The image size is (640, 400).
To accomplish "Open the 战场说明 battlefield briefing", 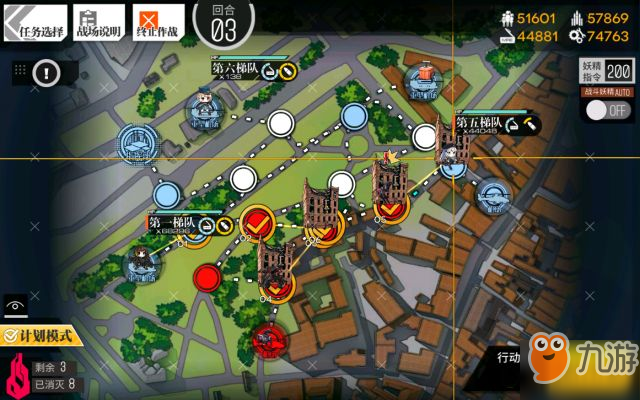I will pos(98,21).
